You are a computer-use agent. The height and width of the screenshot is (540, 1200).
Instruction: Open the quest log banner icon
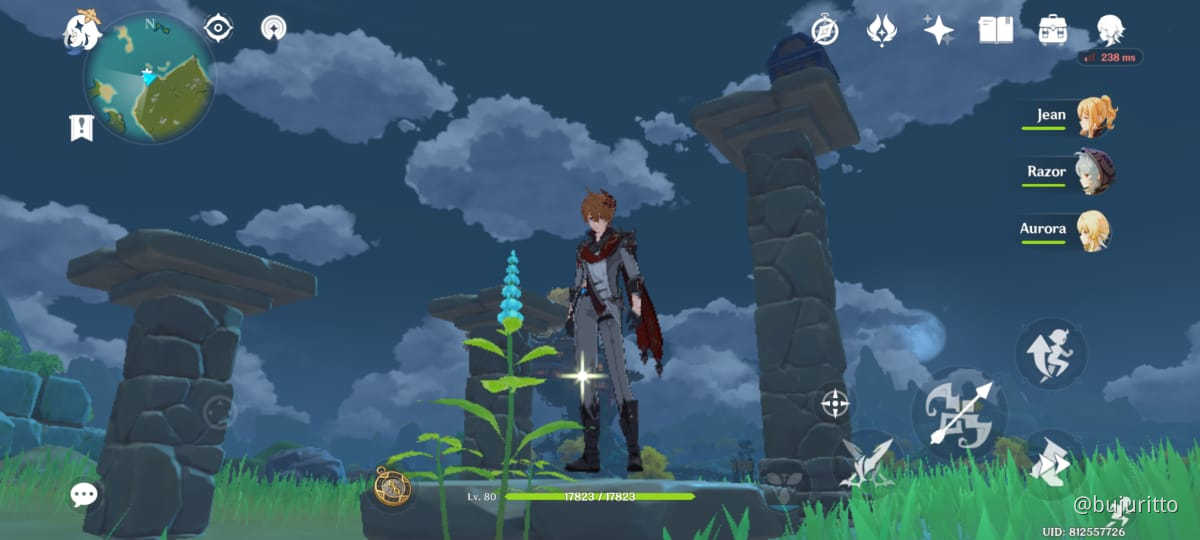pyautogui.click(x=81, y=127)
